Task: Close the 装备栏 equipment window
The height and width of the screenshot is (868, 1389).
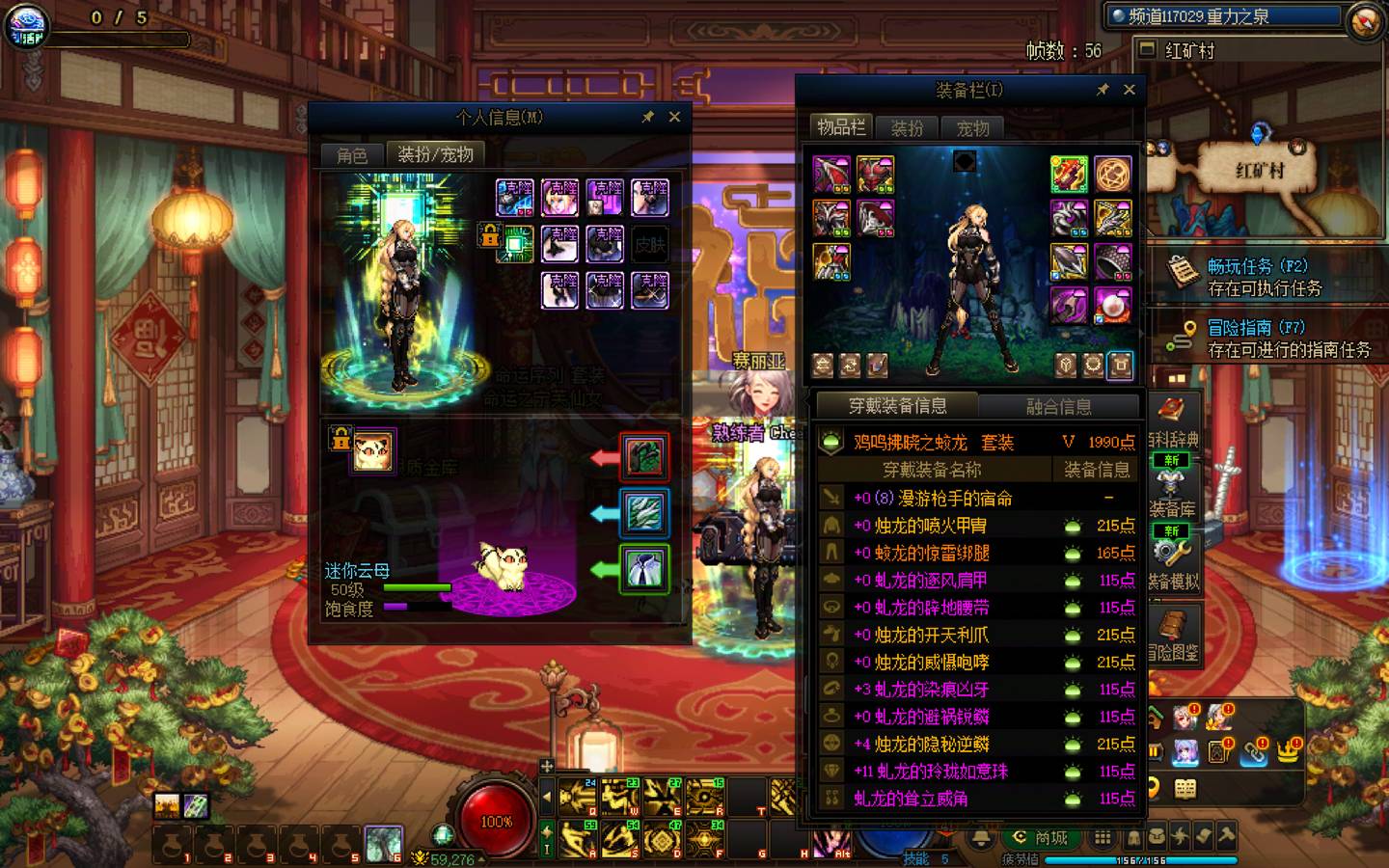Action: click(x=1129, y=90)
